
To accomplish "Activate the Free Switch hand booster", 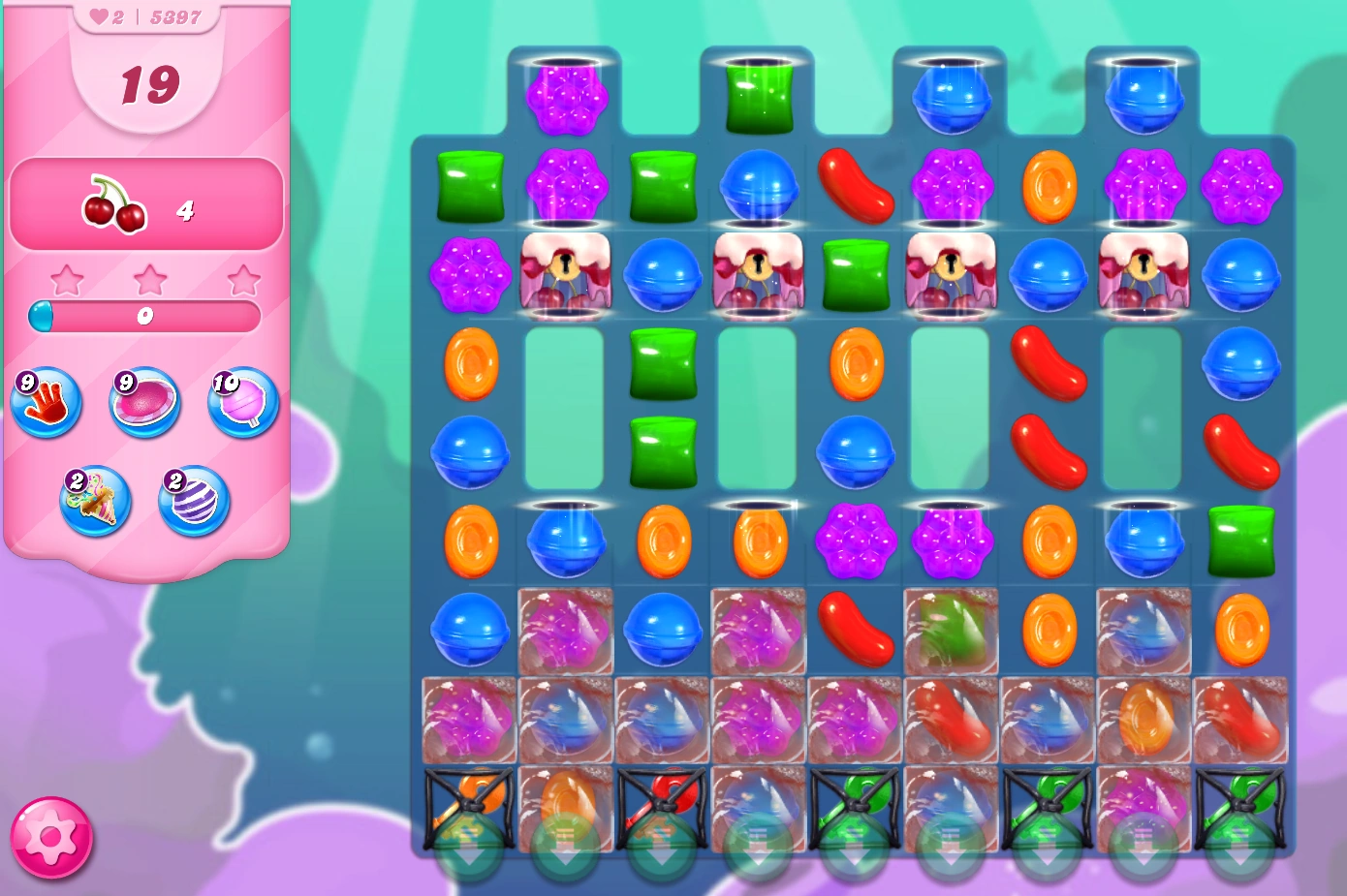I will pos(45,403).
